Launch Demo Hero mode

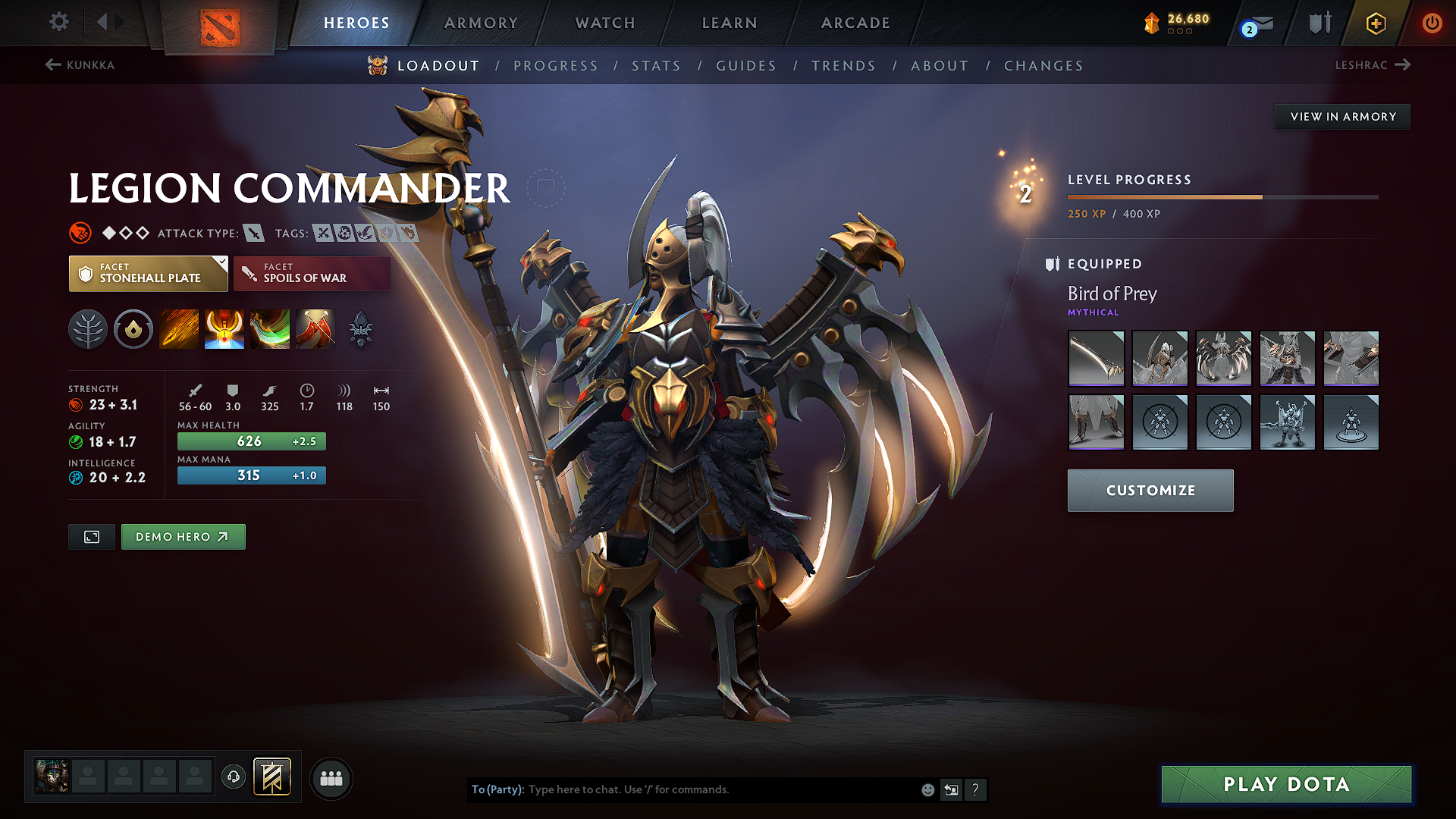pos(183,537)
